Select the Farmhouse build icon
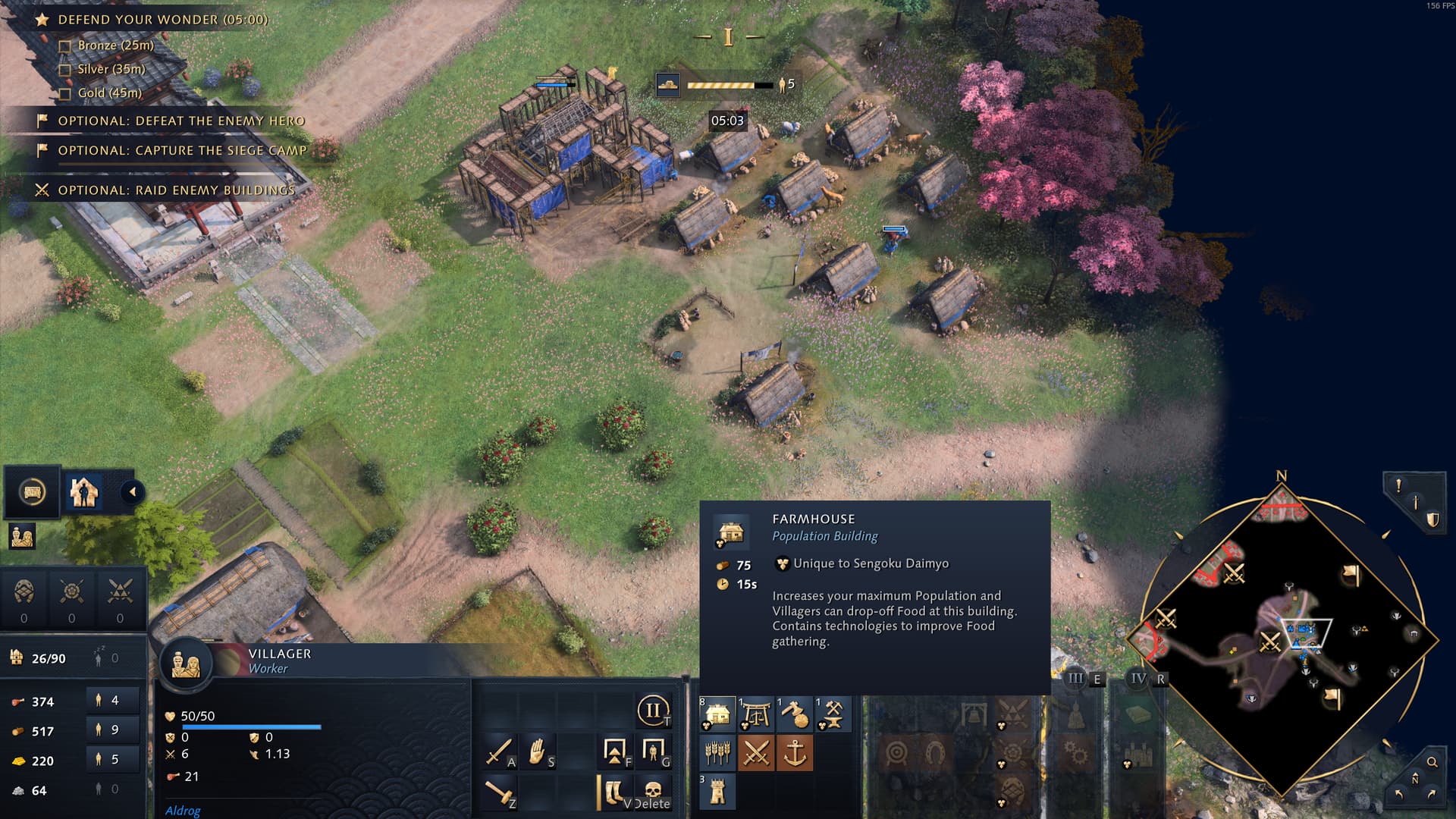This screenshot has width=1456, height=819. point(717,714)
